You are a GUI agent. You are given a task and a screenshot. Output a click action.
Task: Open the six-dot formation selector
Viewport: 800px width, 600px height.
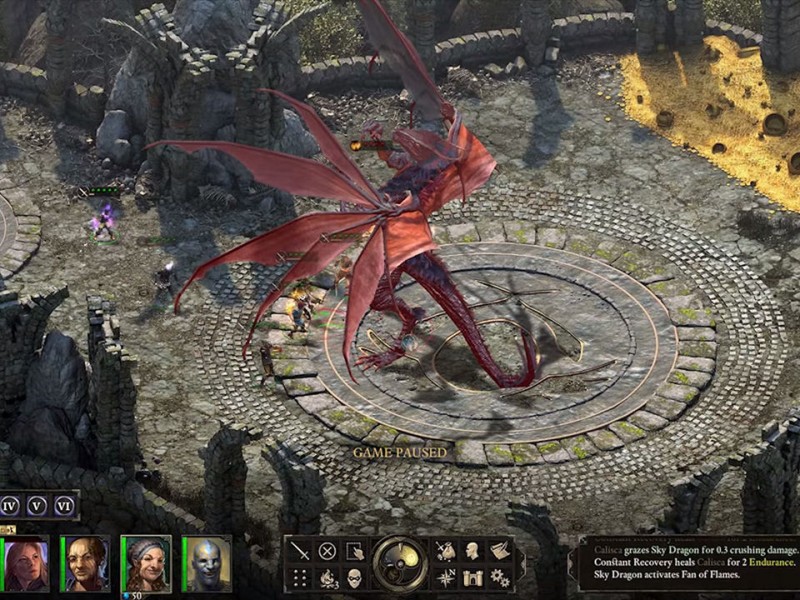pyautogui.click(x=300, y=577)
